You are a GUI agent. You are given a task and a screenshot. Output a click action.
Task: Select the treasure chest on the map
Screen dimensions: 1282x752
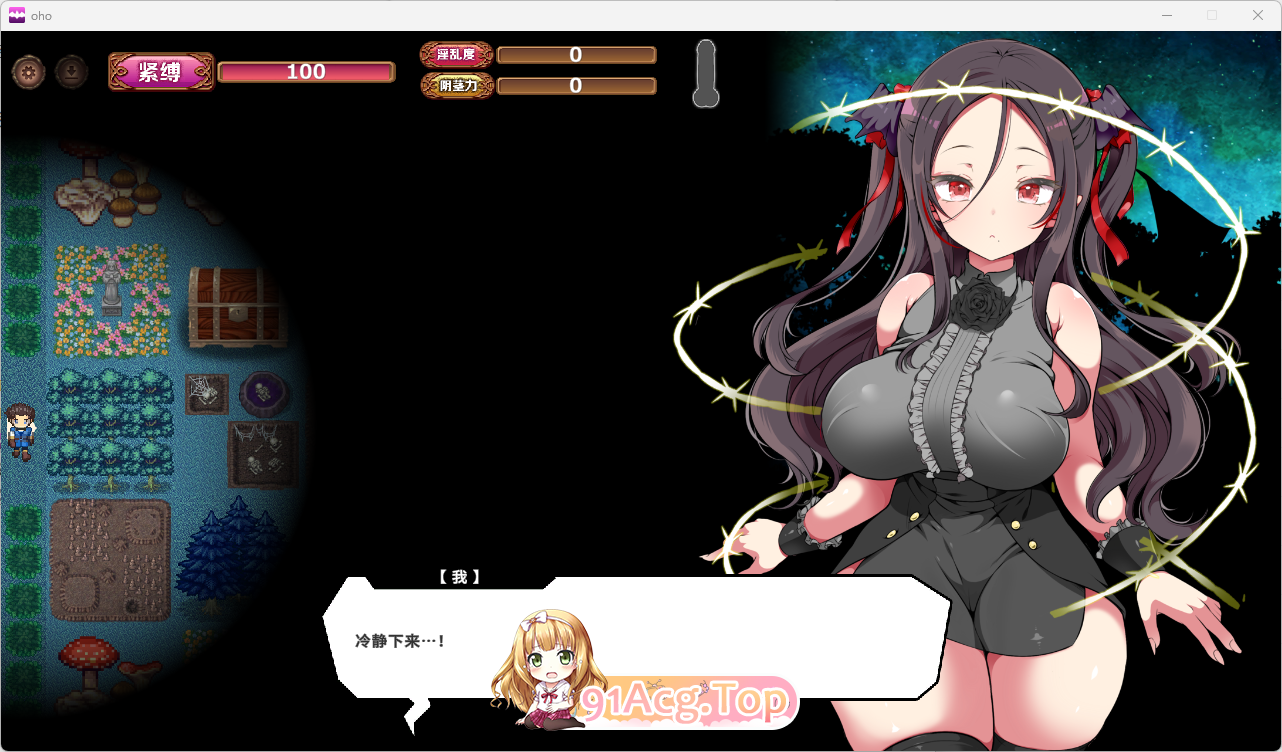pos(237,305)
